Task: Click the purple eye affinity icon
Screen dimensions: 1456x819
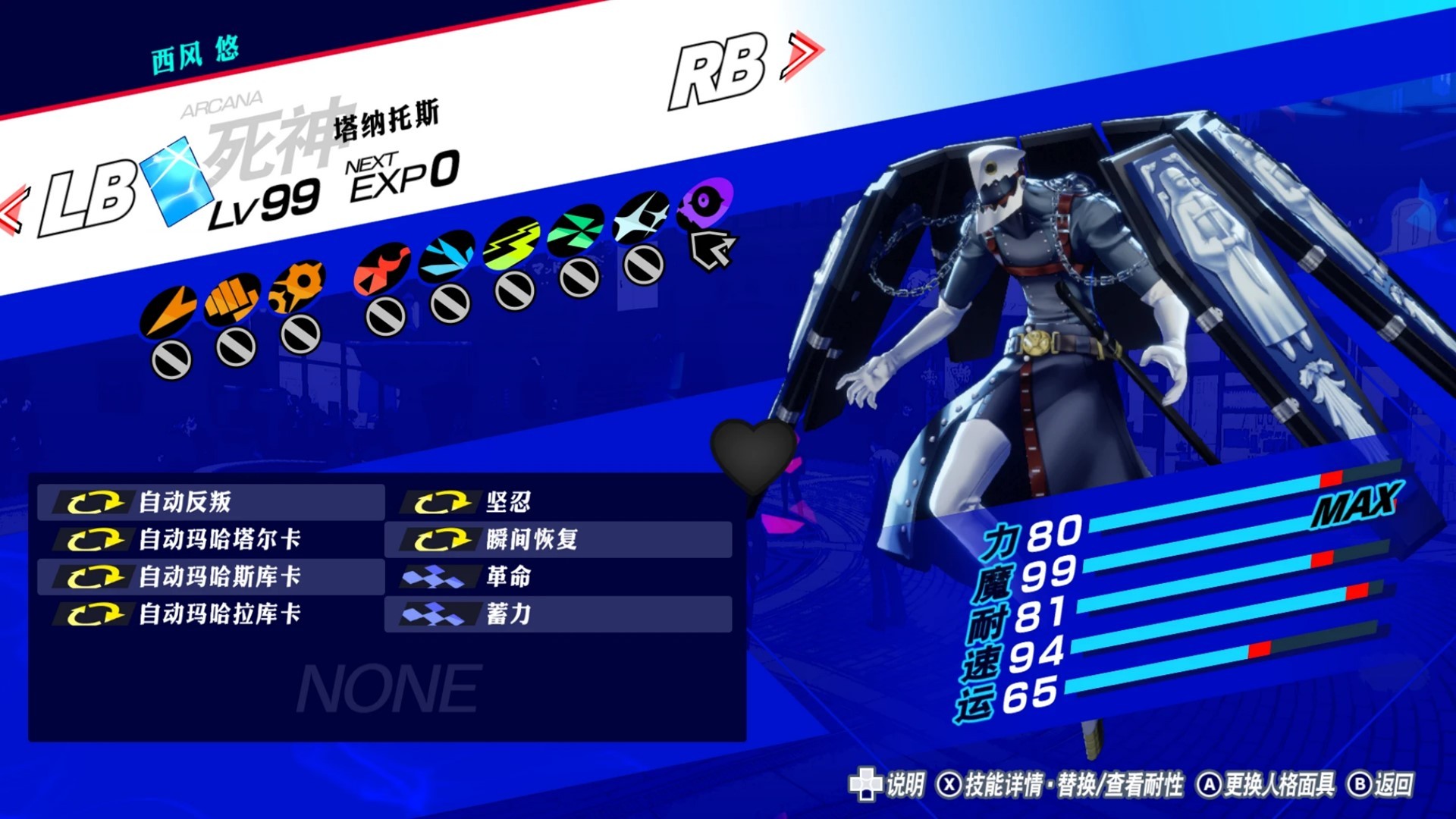Action: click(705, 203)
